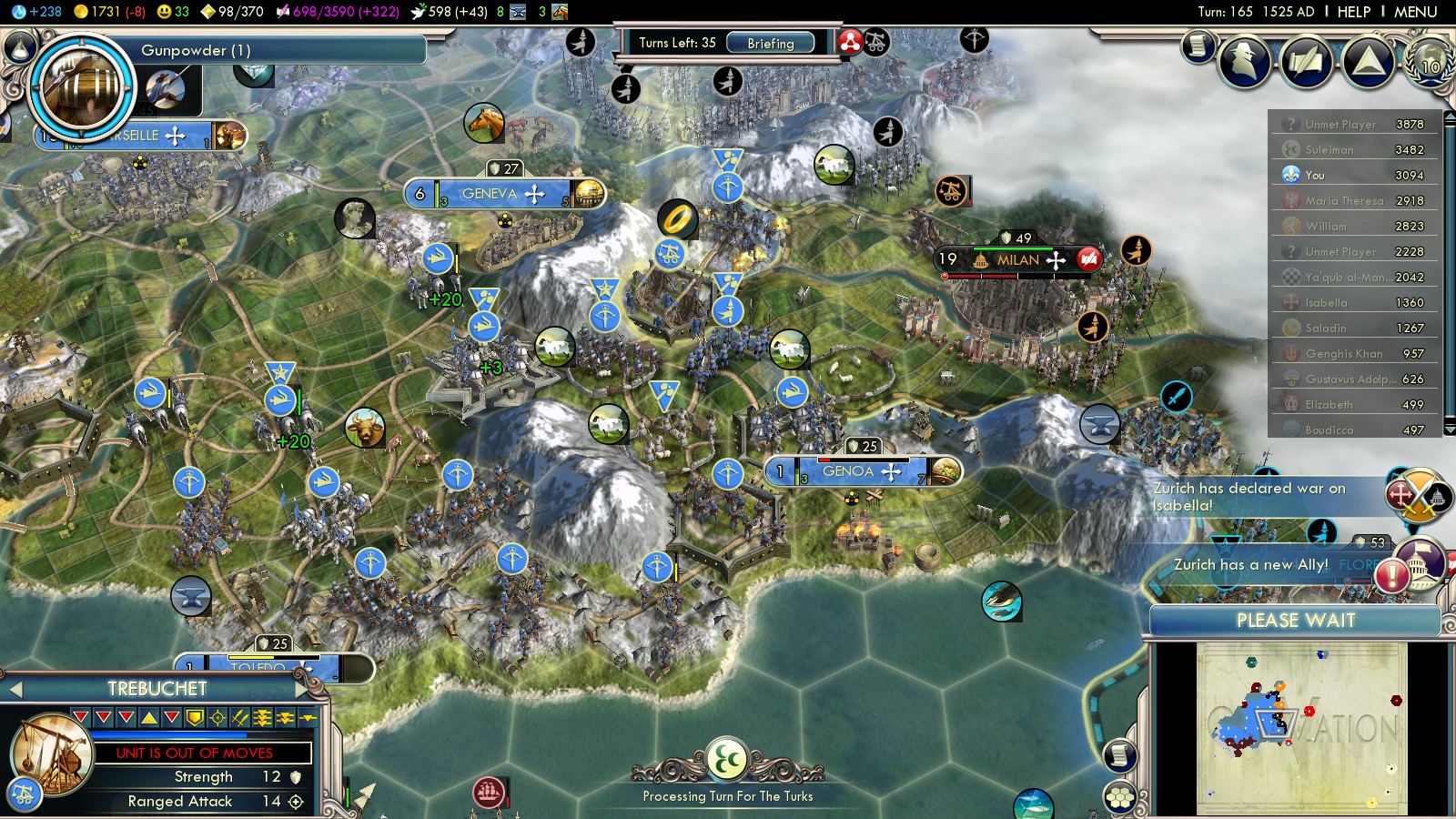Select the Geneva city banner

point(490,194)
